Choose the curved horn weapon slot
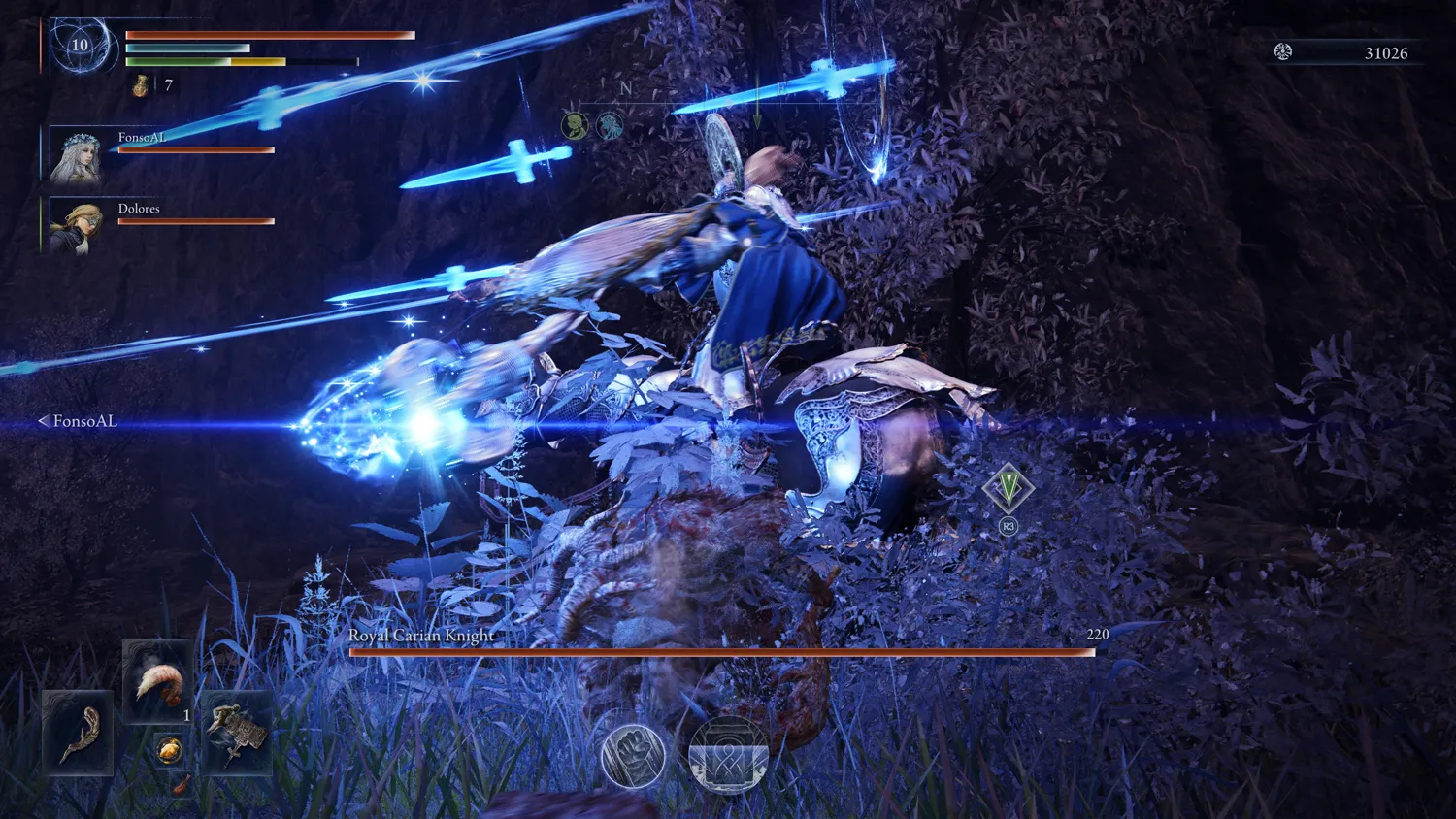 (x=78, y=734)
